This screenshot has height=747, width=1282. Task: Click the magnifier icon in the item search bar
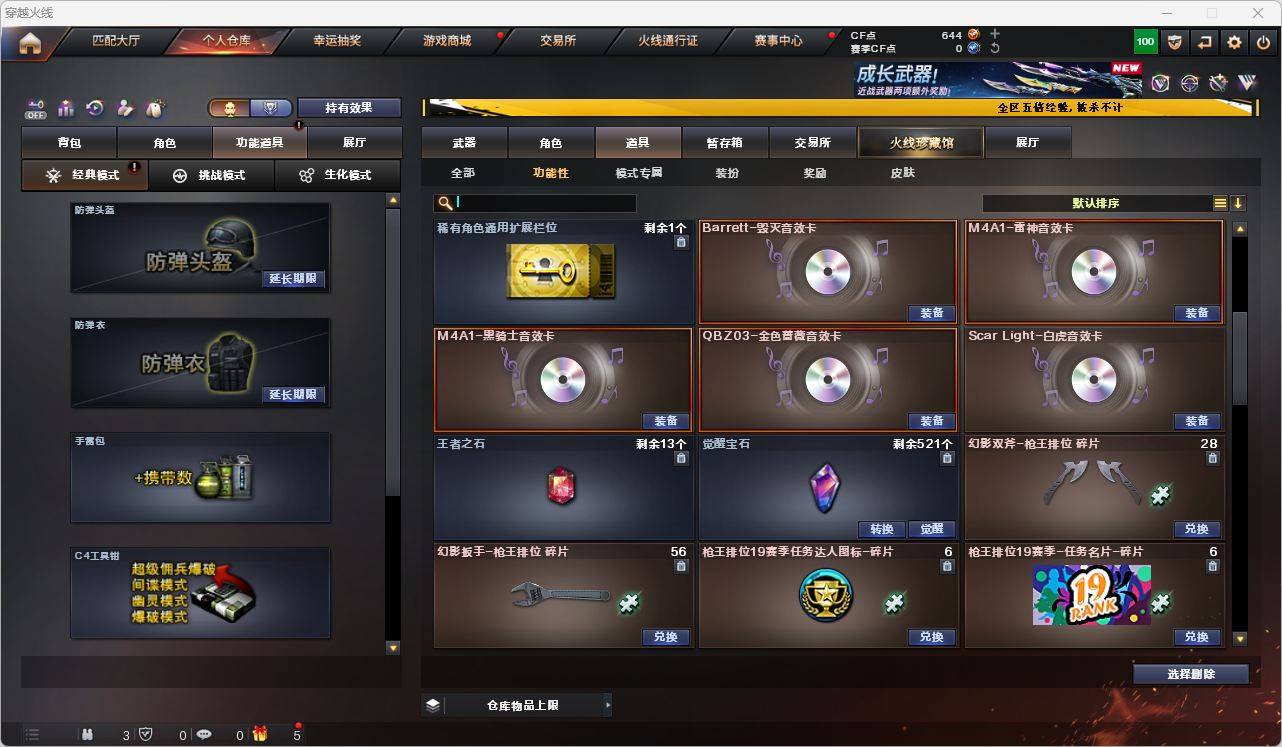pos(444,203)
